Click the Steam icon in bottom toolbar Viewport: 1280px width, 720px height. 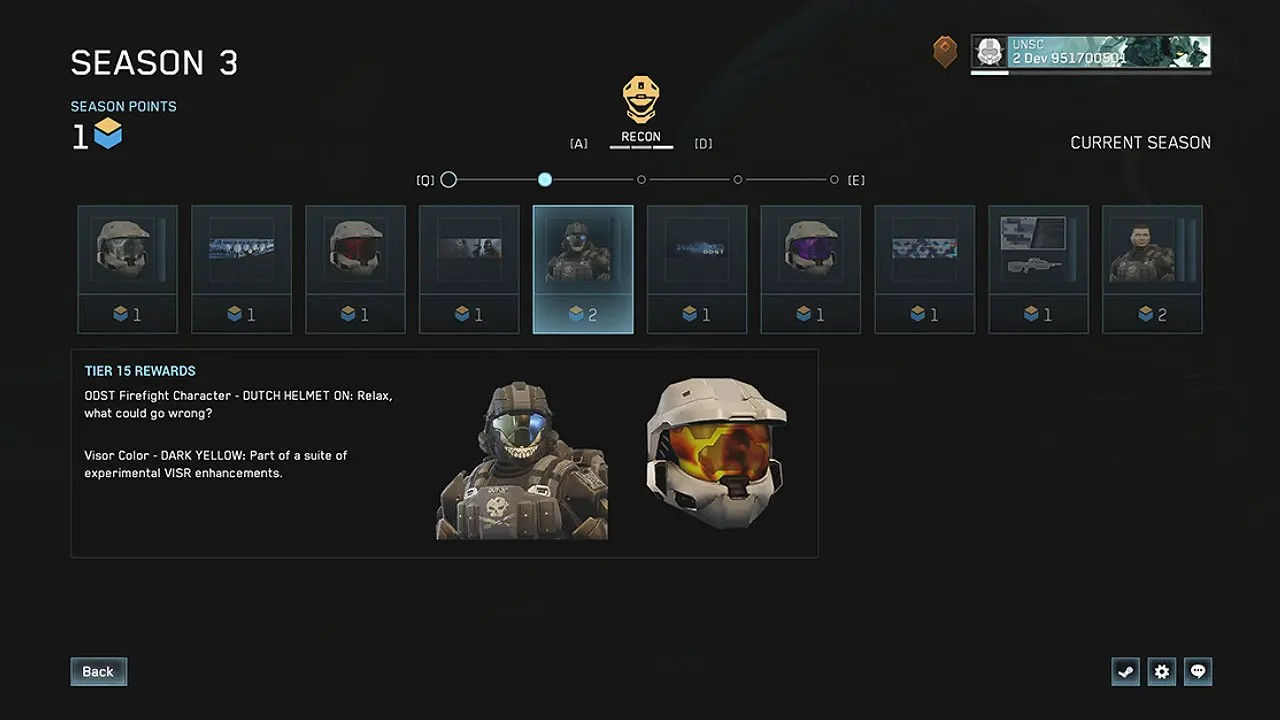[x=1125, y=671]
